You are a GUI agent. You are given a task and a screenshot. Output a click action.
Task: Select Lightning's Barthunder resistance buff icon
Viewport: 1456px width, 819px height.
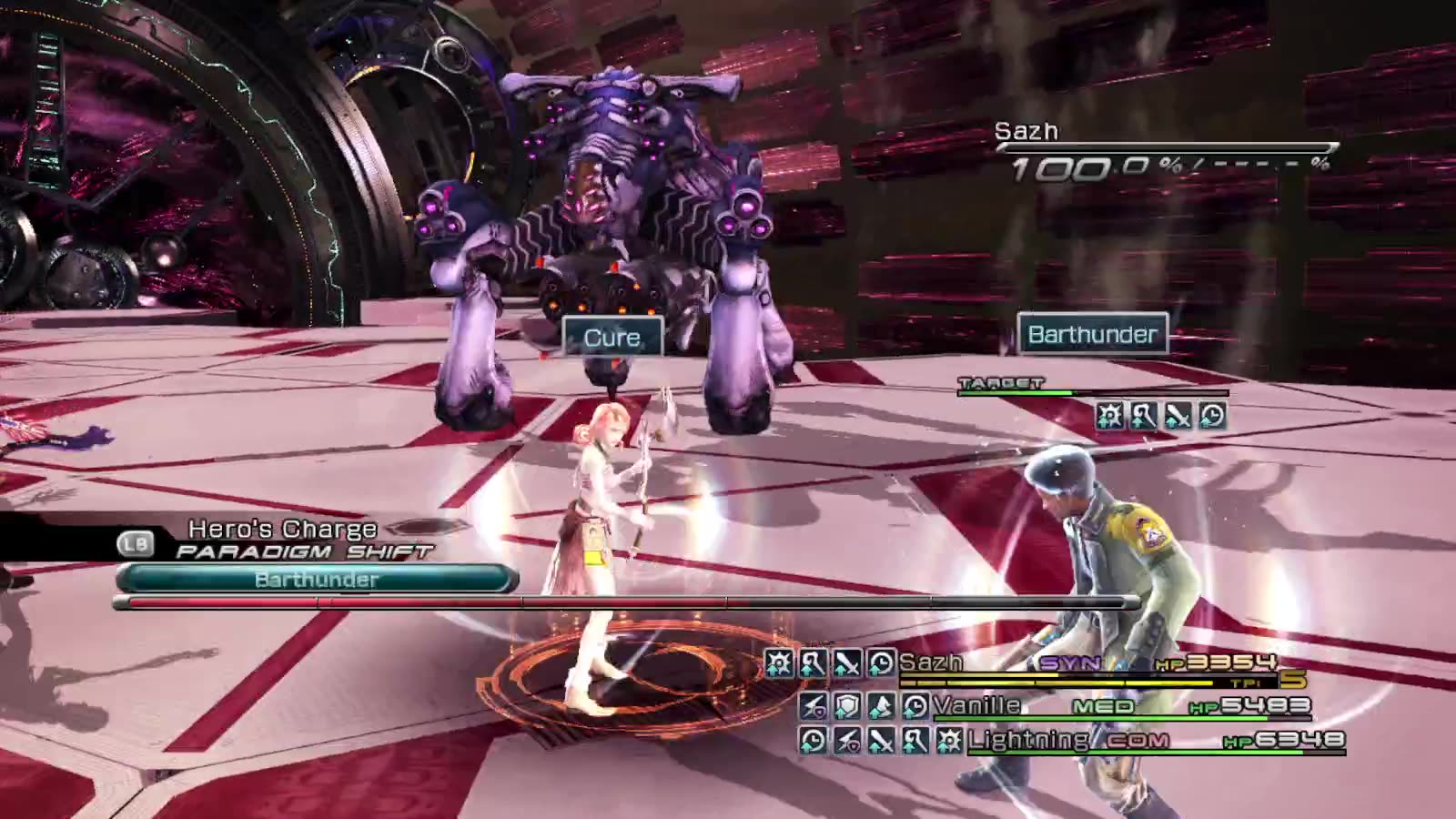pos(848,741)
